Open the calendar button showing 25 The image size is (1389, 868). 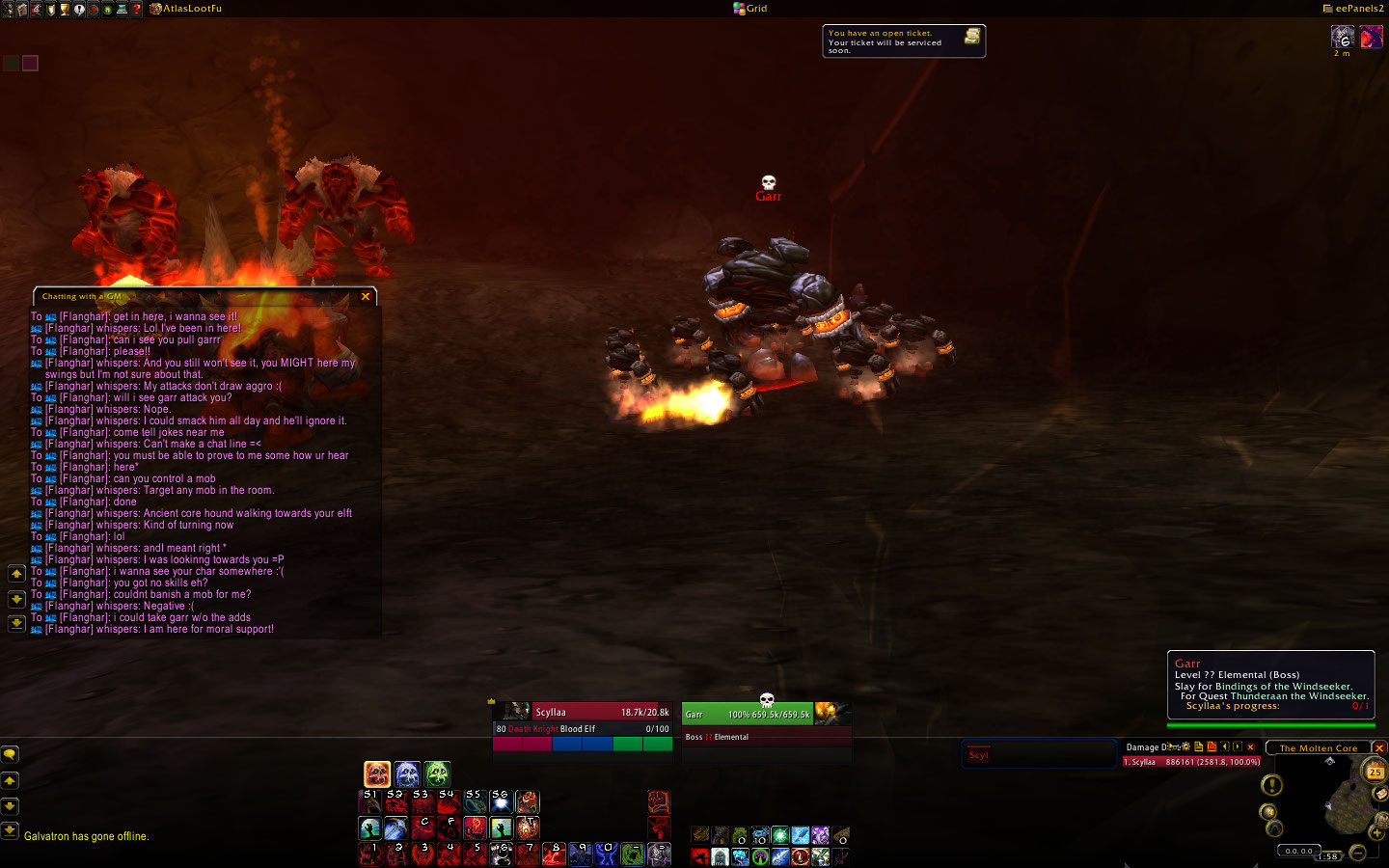(x=1375, y=771)
